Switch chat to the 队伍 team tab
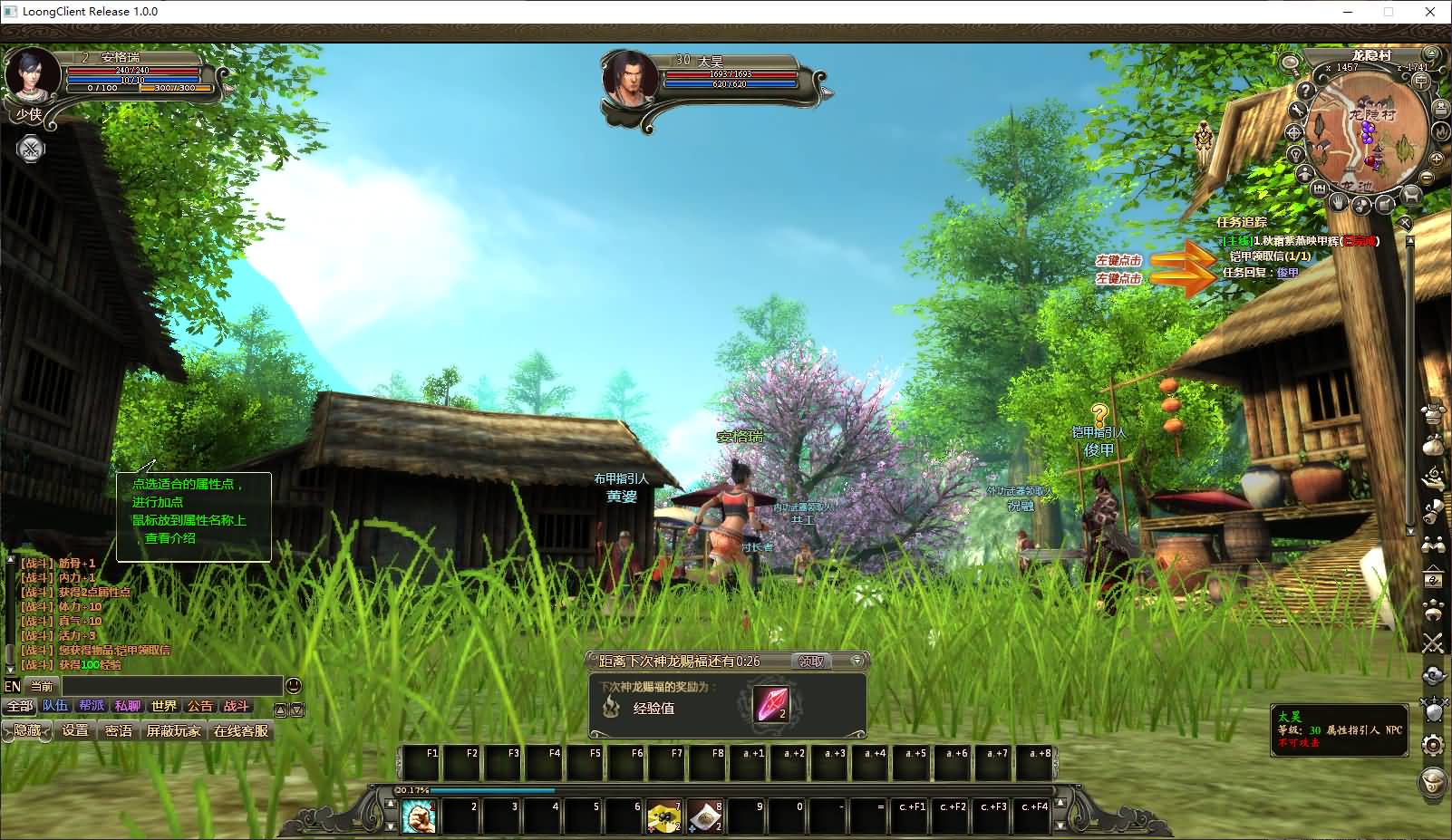Viewport: 1452px width, 840px height. pyautogui.click(x=55, y=706)
